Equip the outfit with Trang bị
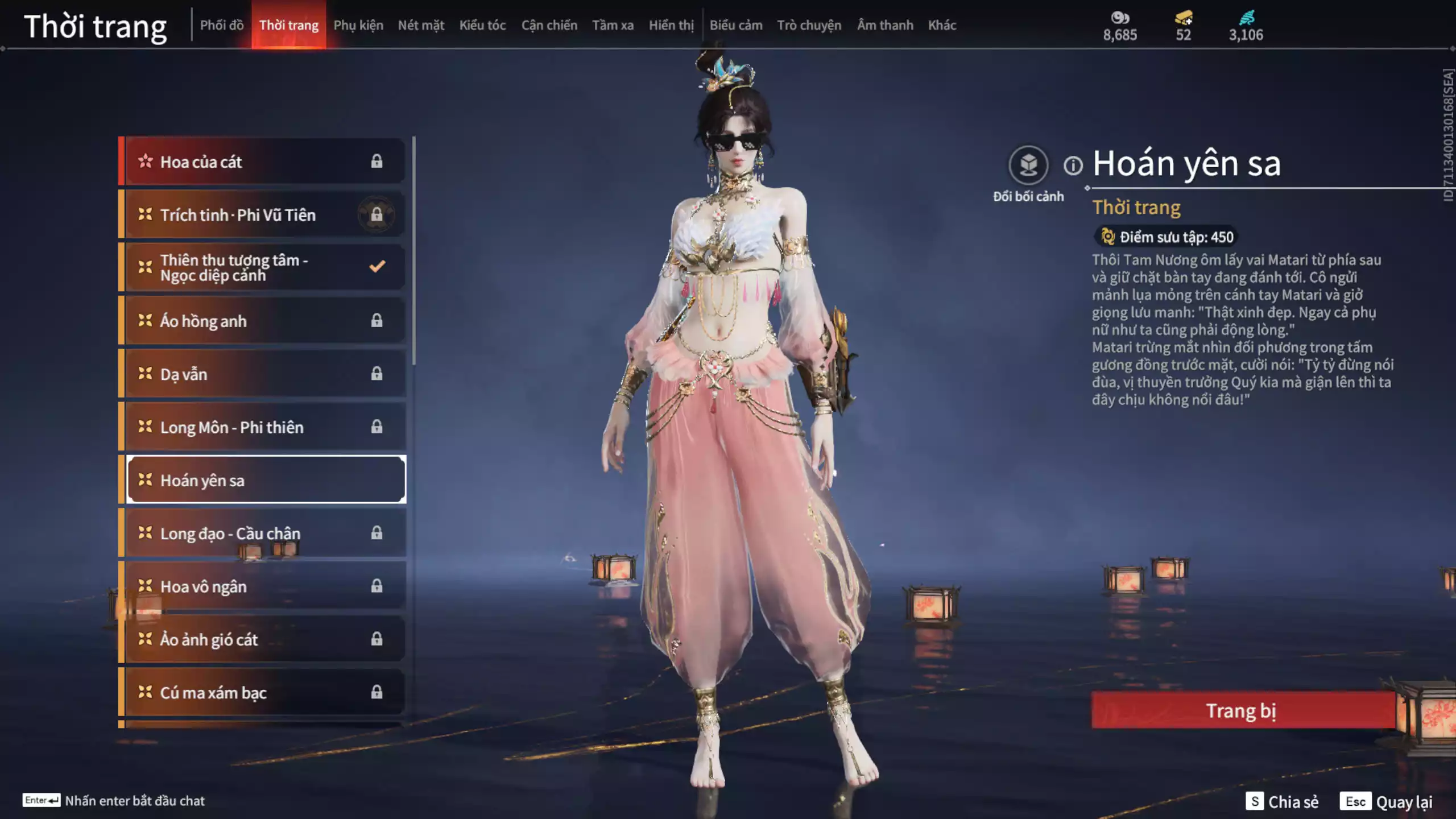 [1242, 710]
